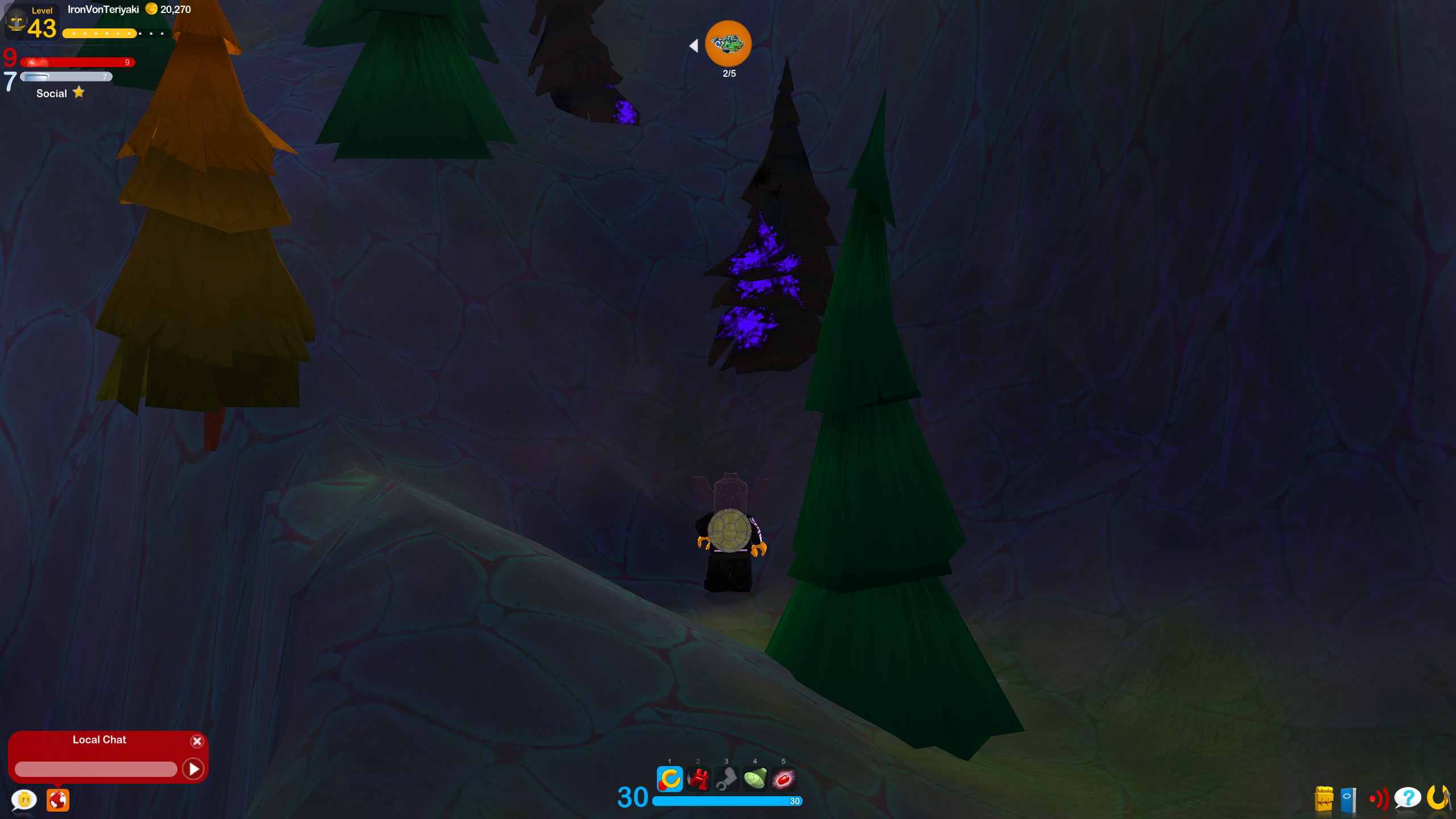Screen dimensions: 1456x819
Task: Select the turtle shell in hotbar slot 4
Action: [755, 780]
